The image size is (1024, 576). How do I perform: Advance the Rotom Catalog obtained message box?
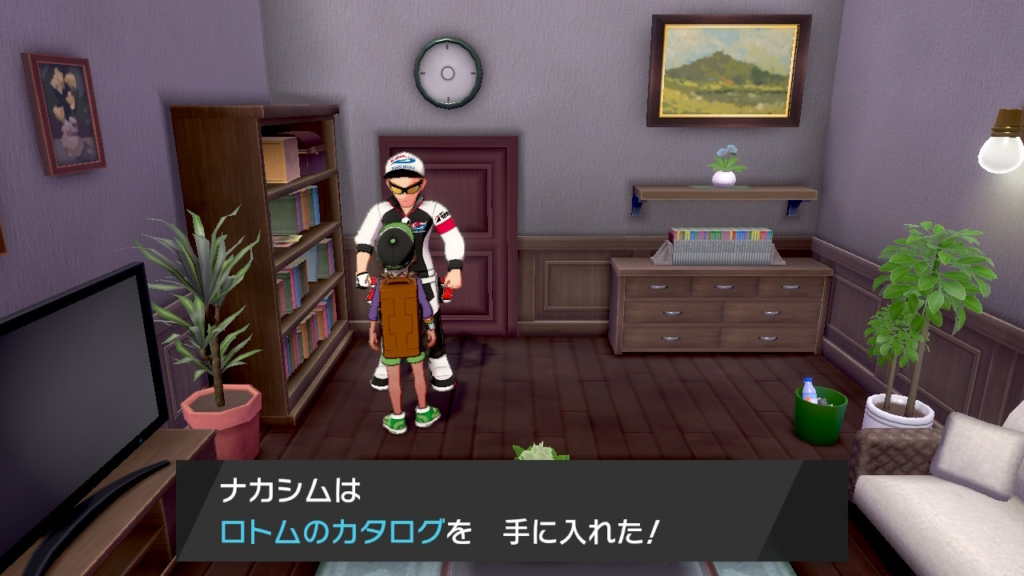point(511,511)
